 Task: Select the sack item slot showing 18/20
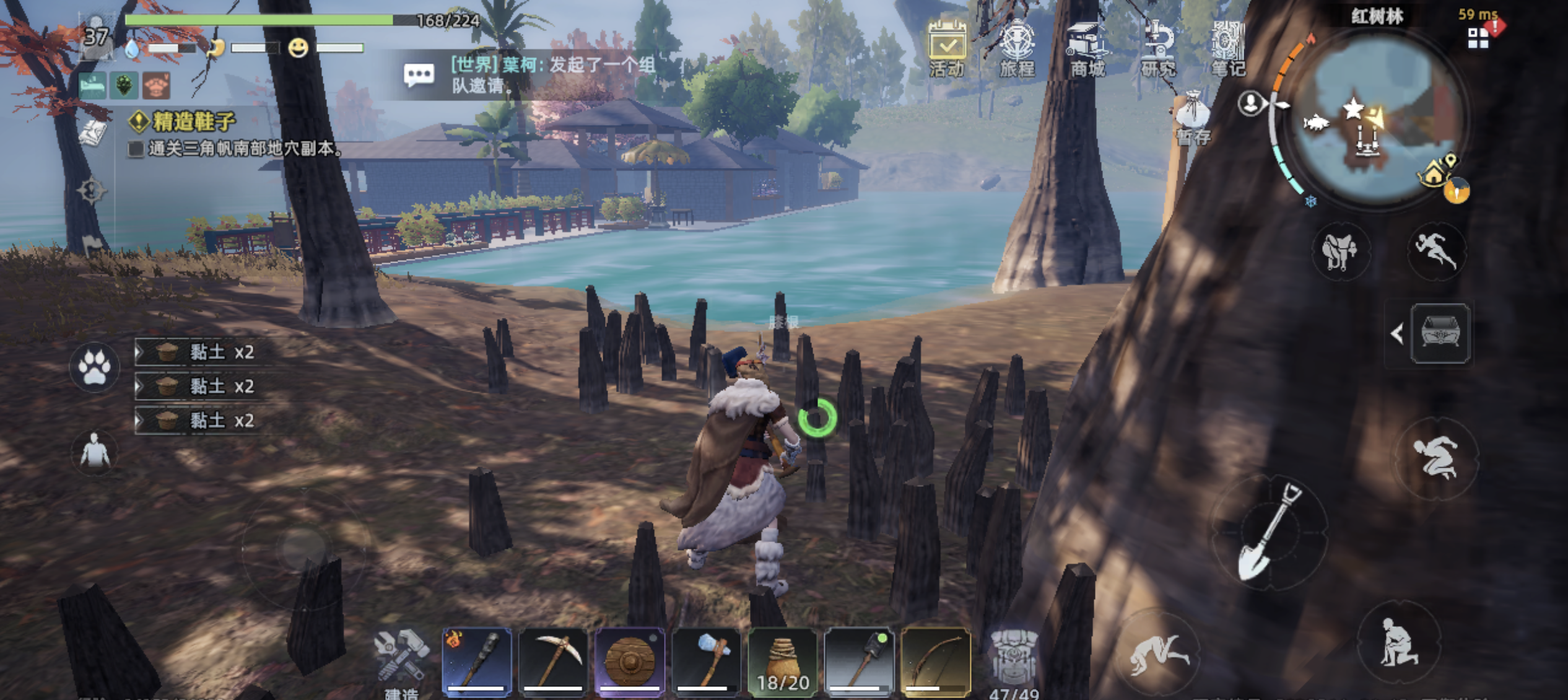(x=783, y=661)
